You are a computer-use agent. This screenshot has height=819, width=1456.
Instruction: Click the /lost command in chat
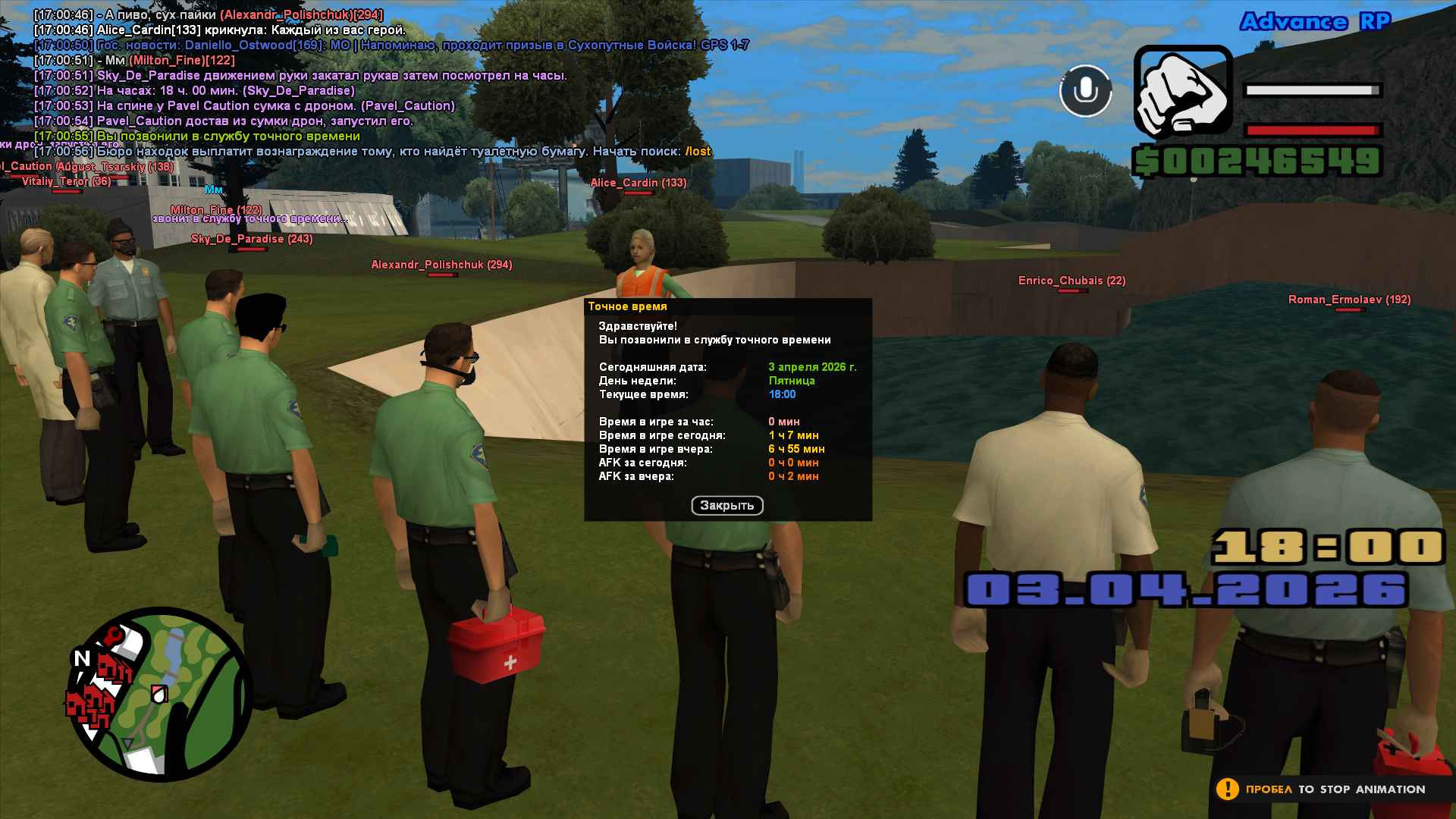[x=698, y=152]
